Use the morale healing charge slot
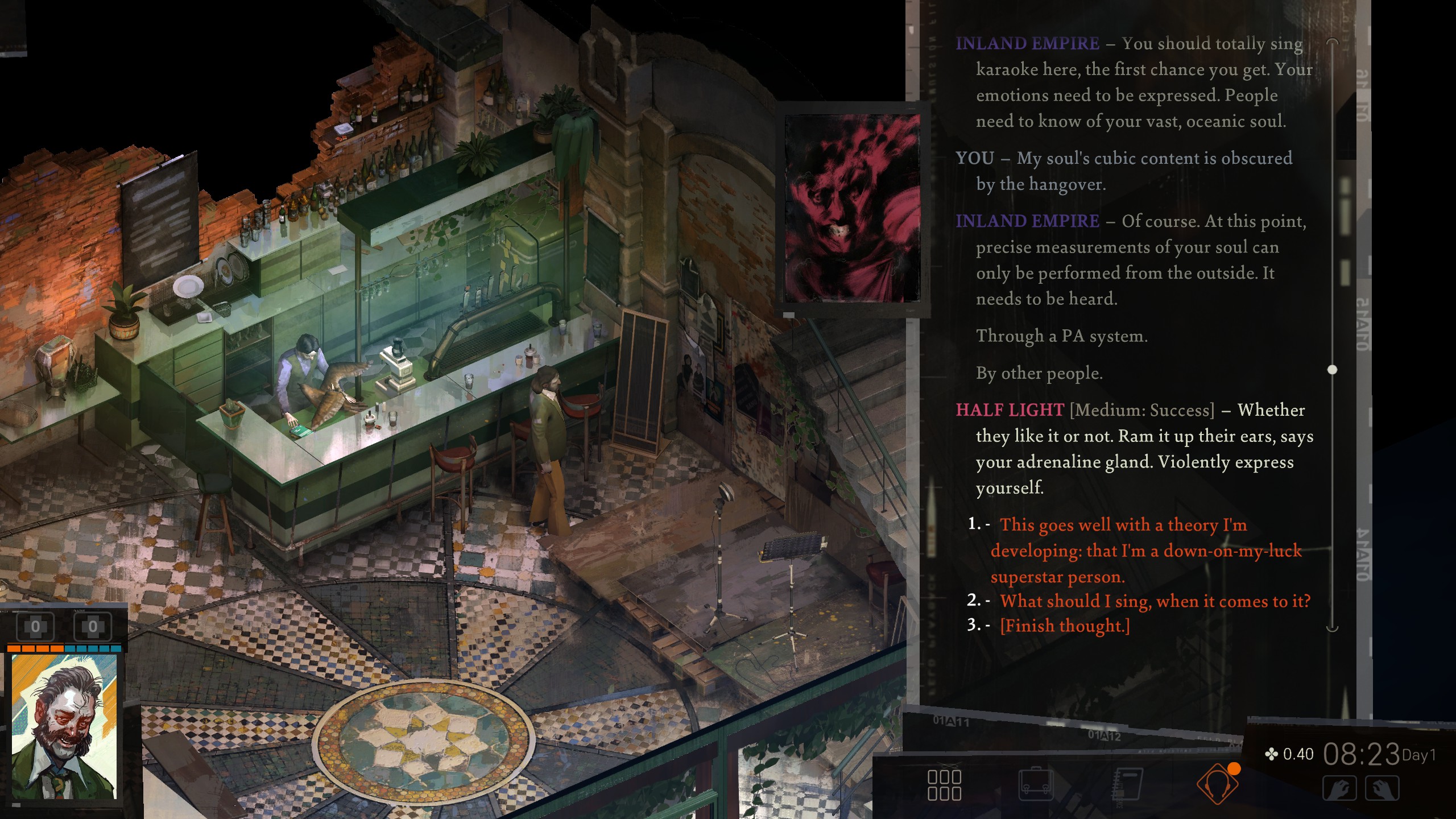The width and height of the screenshot is (1456, 819). click(x=93, y=627)
